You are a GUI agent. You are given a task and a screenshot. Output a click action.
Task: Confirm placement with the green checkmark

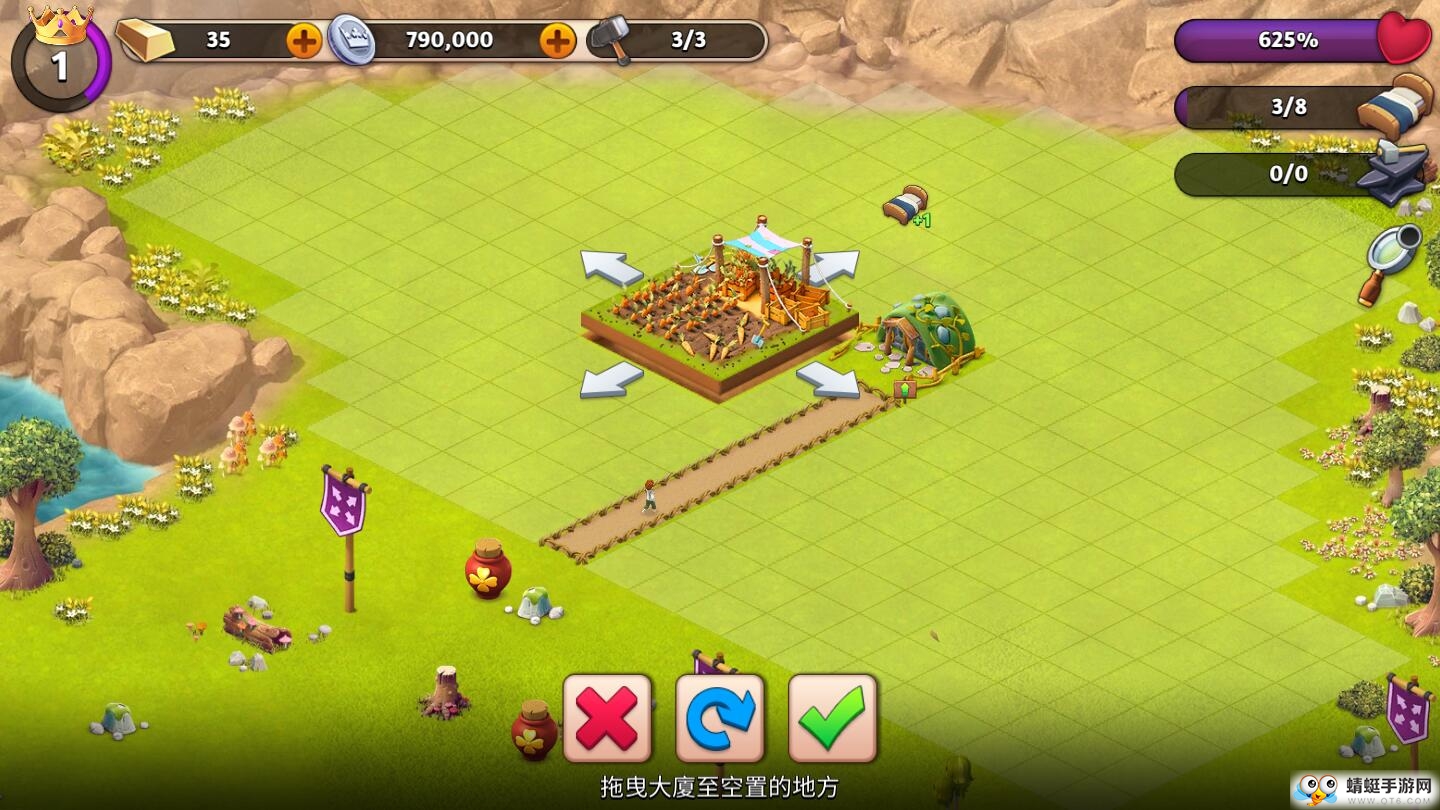coord(833,718)
